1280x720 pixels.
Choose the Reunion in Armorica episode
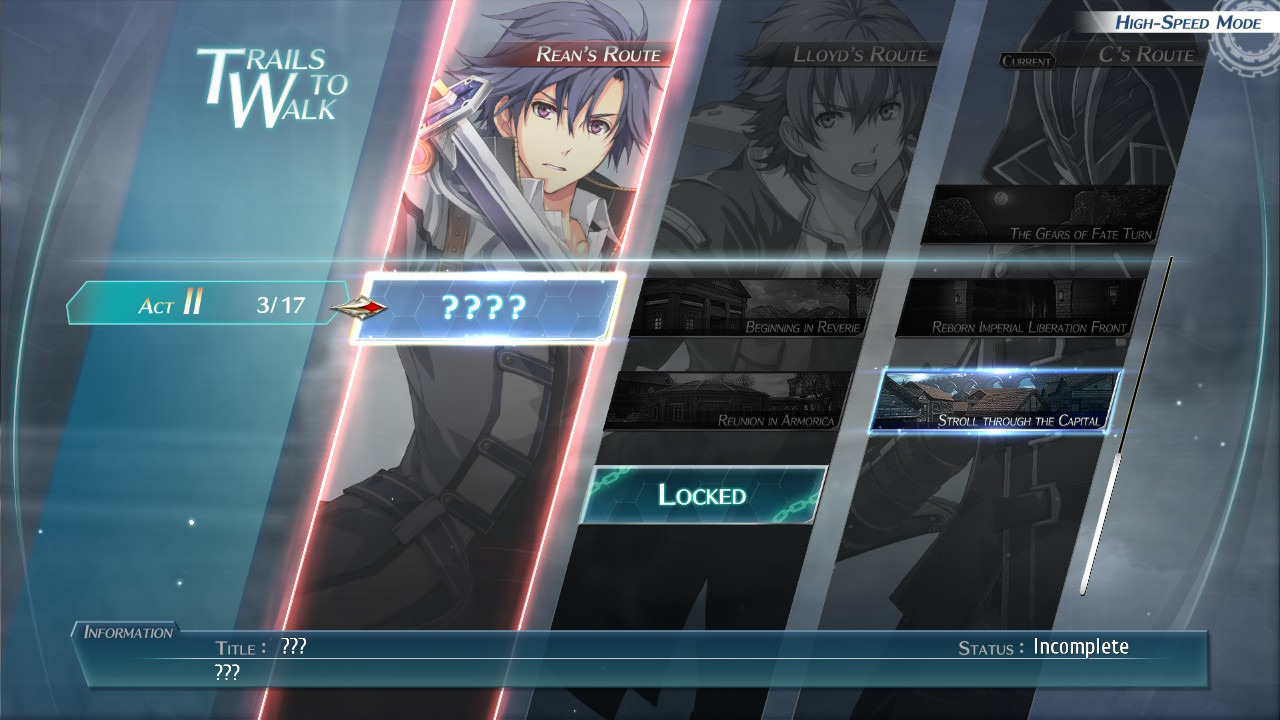coord(732,401)
